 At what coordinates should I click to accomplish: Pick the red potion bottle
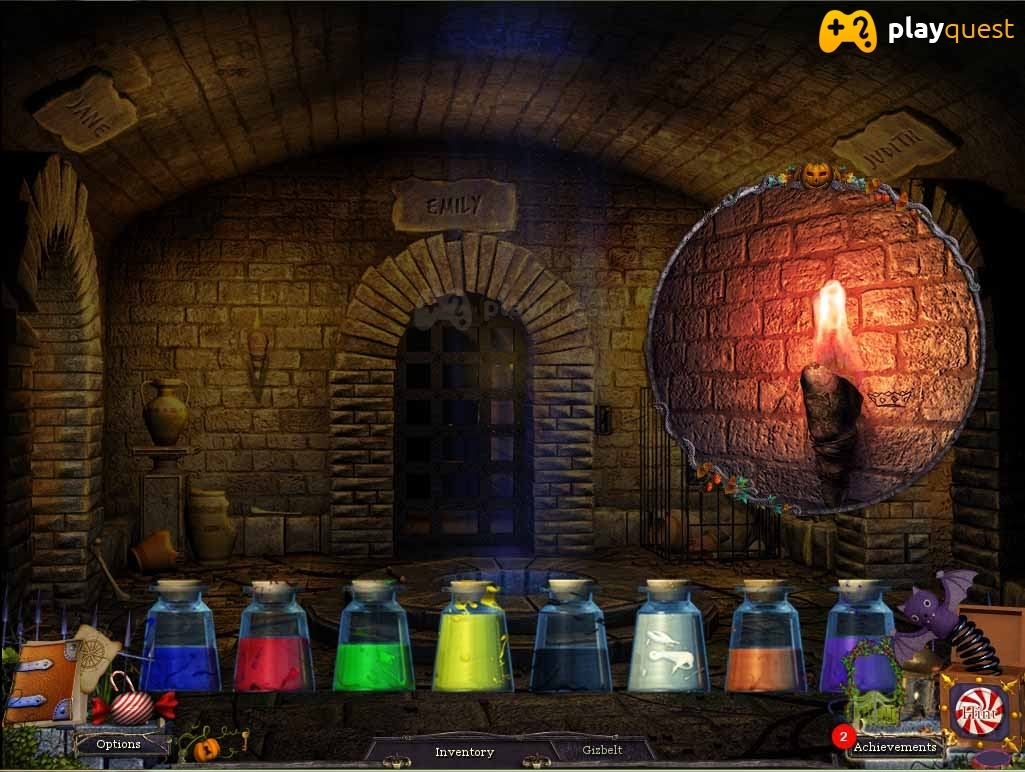274,640
